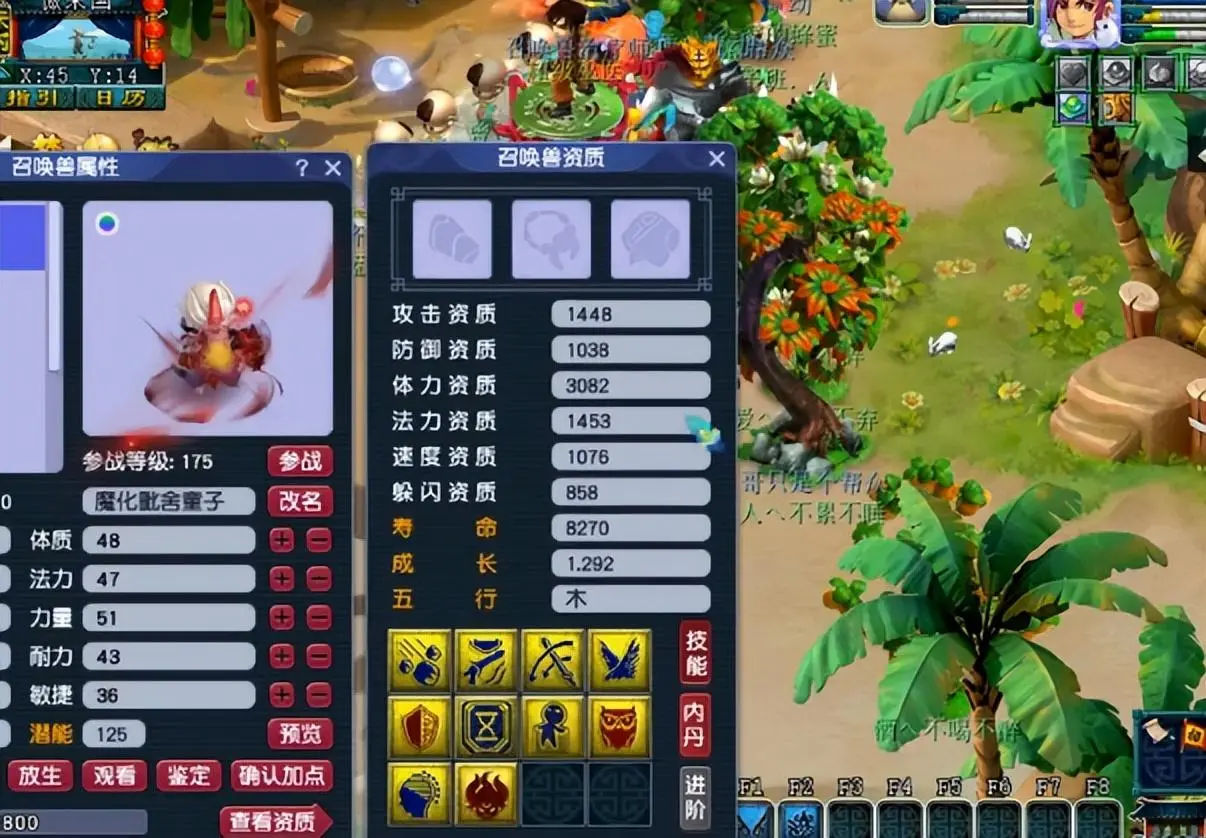Switch to the 内丹 tab
Image resolution: width=1206 pixels, height=838 pixels.
pyautogui.click(x=695, y=725)
